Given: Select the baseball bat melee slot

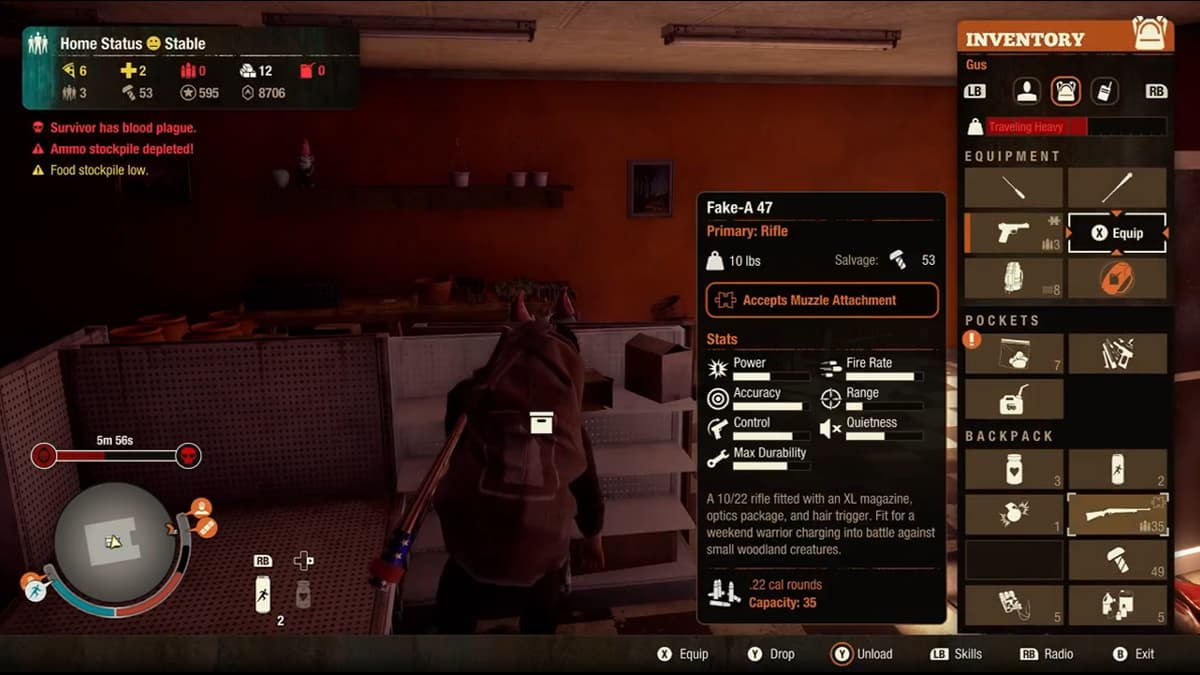Looking at the screenshot, I should 1117,188.
